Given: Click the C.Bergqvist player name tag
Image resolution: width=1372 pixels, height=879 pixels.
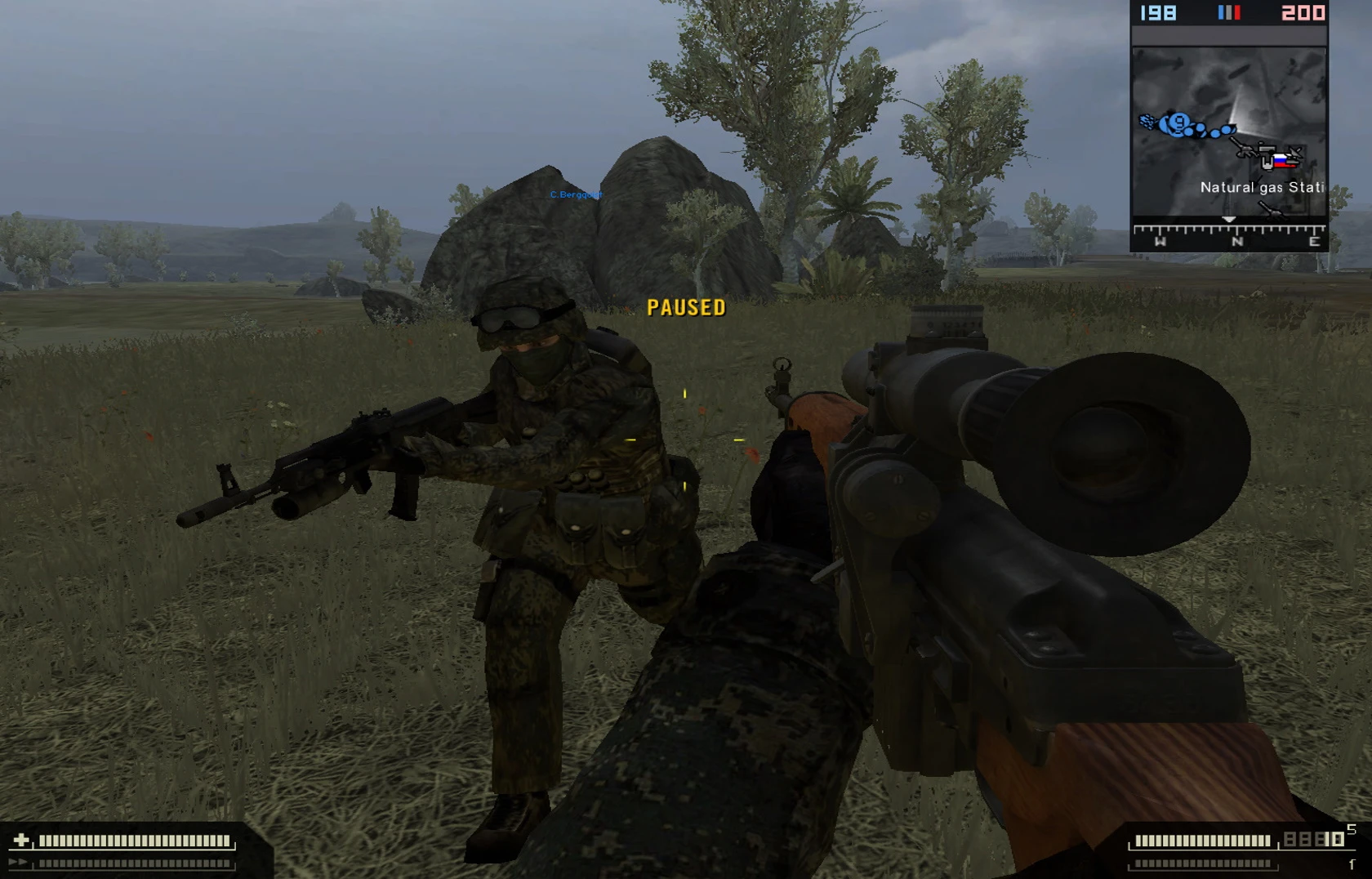Looking at the screenshot, I should click(x=576, y=196).
